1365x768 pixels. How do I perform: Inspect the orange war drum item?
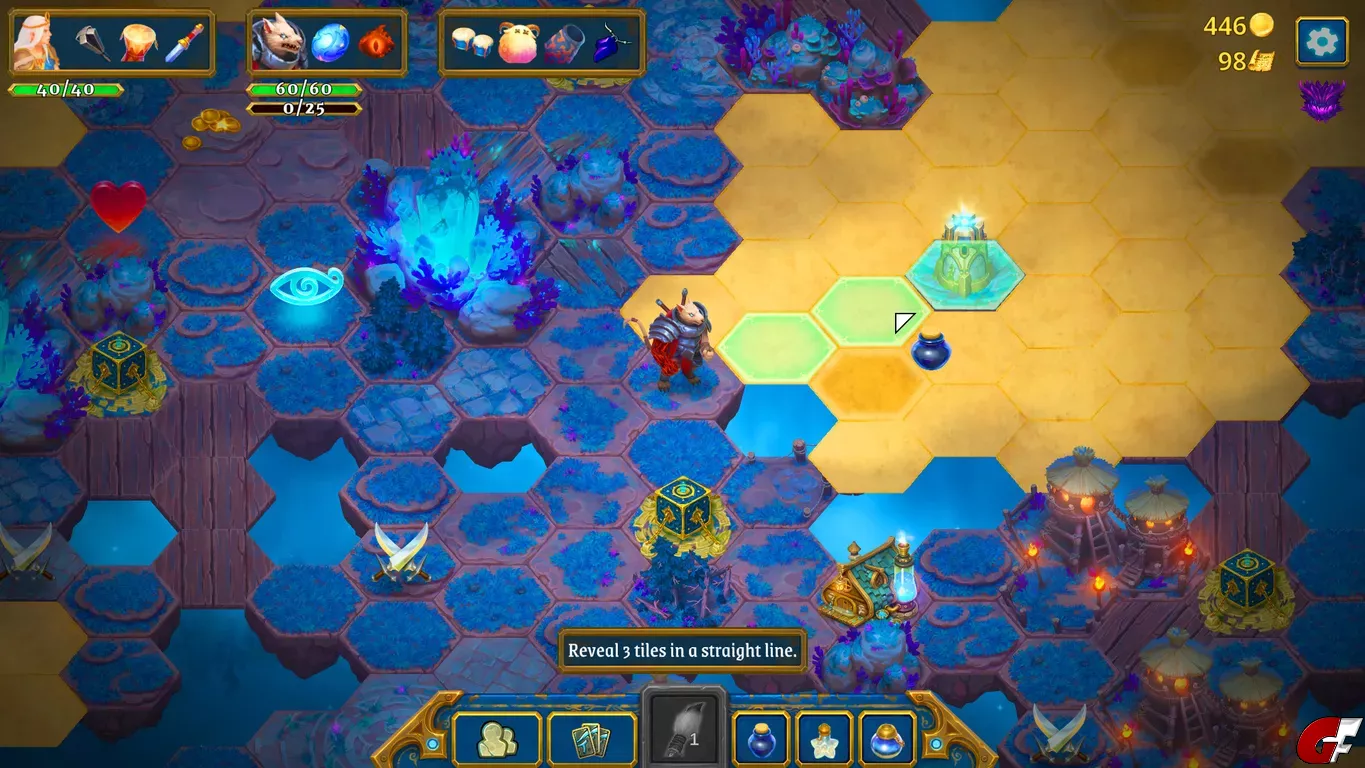click(137, 43)
